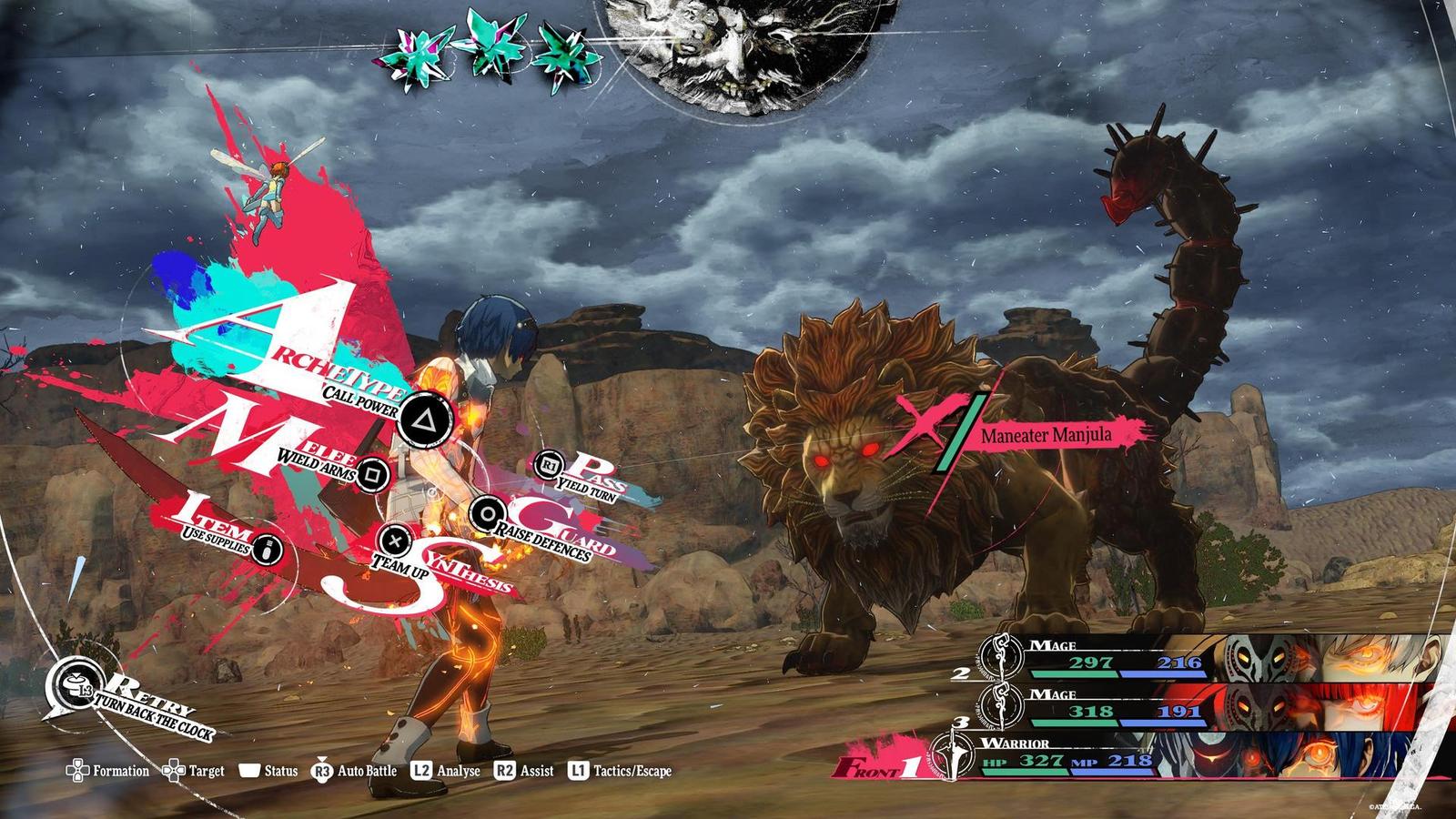
Task: Open Analyse in the bottom bar
Action: [445, 771]
